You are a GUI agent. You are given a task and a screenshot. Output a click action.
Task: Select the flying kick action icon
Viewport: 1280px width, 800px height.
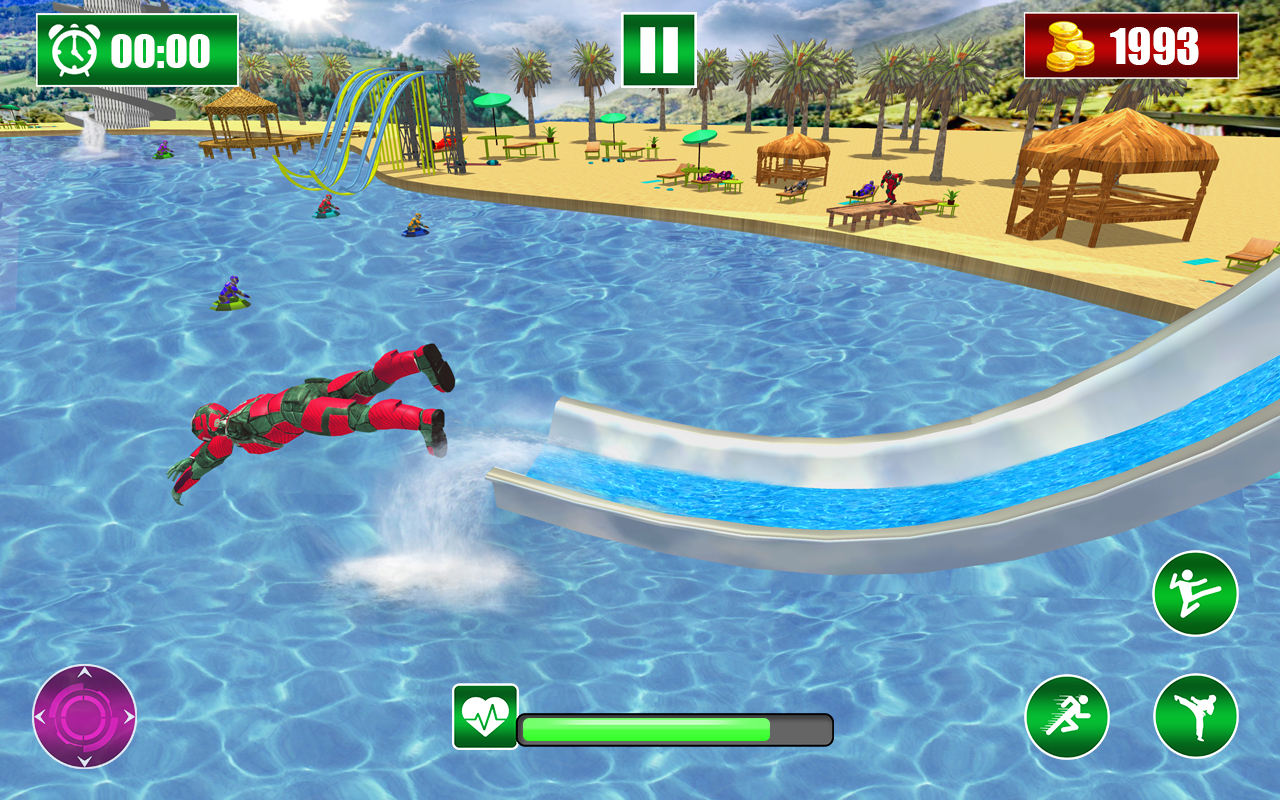(x=1196, y=594)
